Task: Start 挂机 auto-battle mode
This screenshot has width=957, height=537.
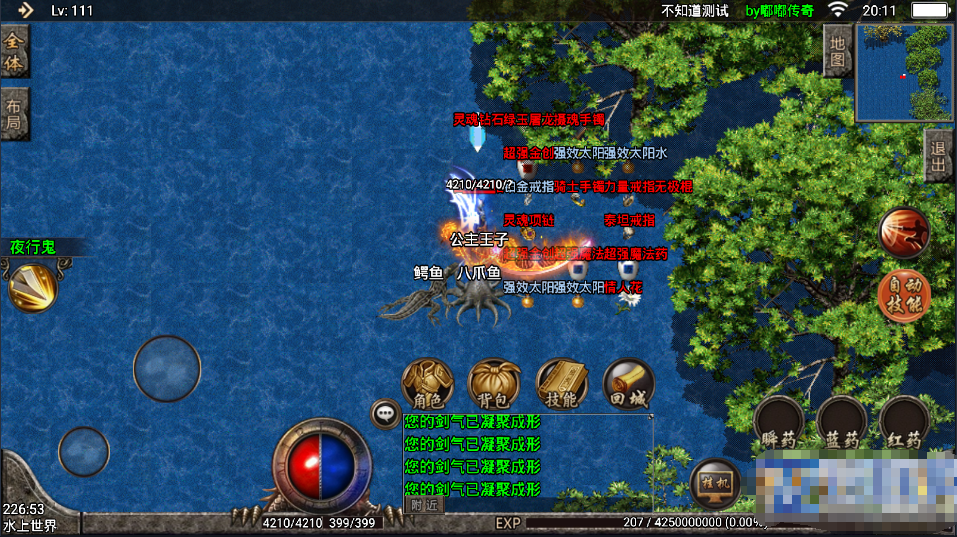Action: (x=716, y=484)
